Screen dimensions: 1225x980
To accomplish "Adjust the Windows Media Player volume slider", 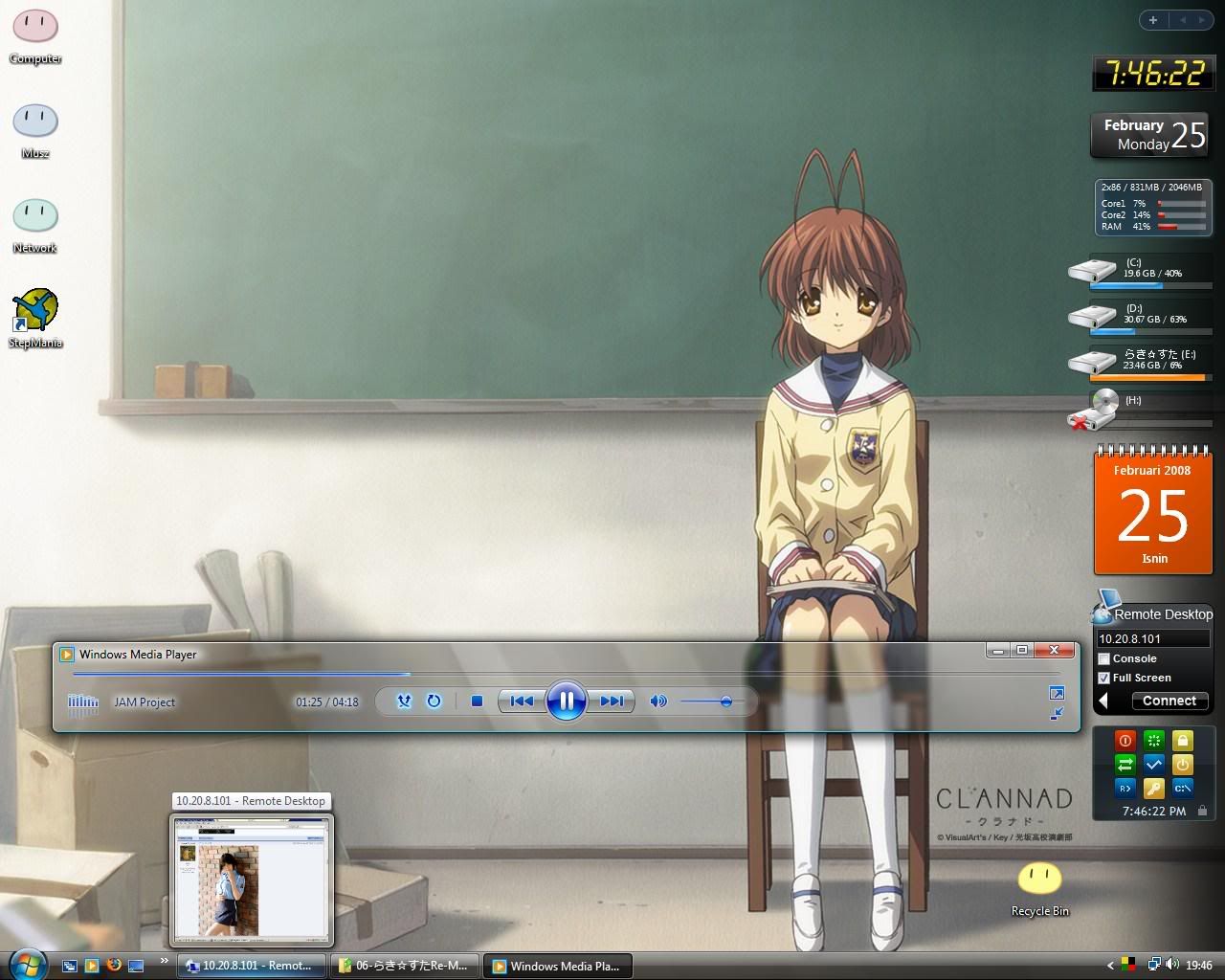I will coord(725,702).
